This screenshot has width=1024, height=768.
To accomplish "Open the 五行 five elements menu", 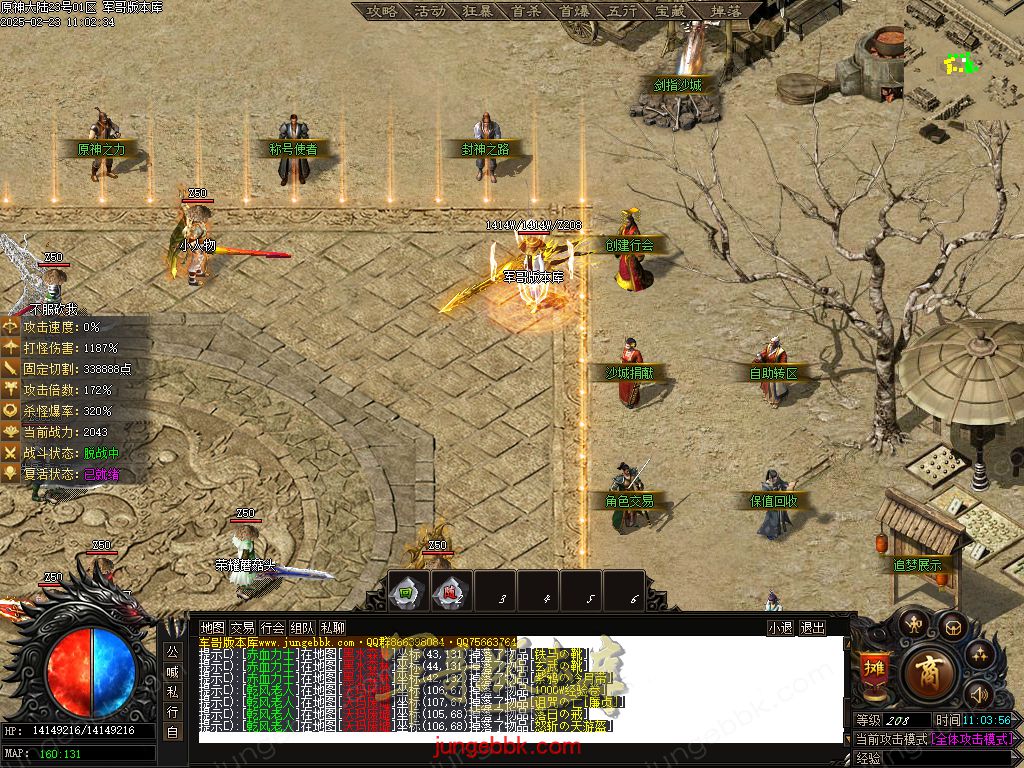I will tap(622, 11).
